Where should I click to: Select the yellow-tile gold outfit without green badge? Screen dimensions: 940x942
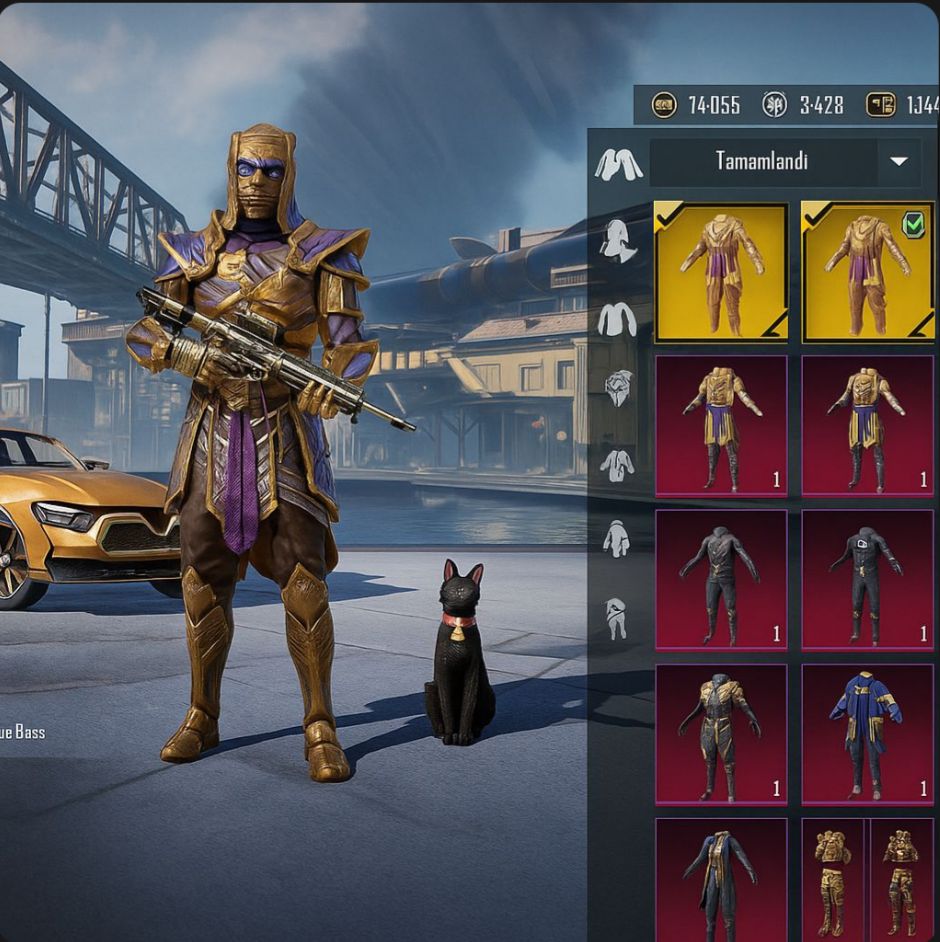pyautogui.click(x=721, y=271)
